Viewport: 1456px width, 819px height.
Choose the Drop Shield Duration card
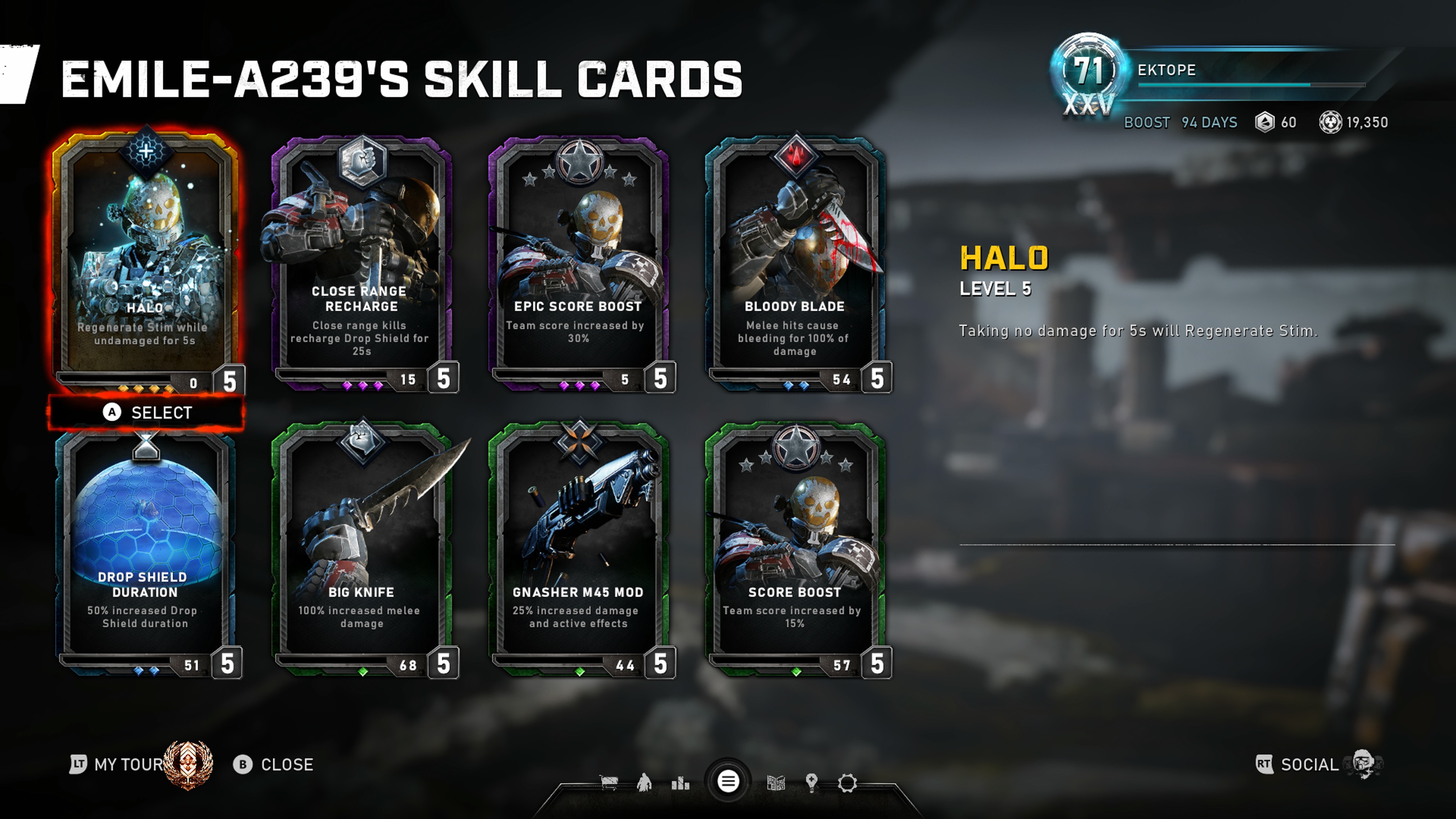click(145, 551)
